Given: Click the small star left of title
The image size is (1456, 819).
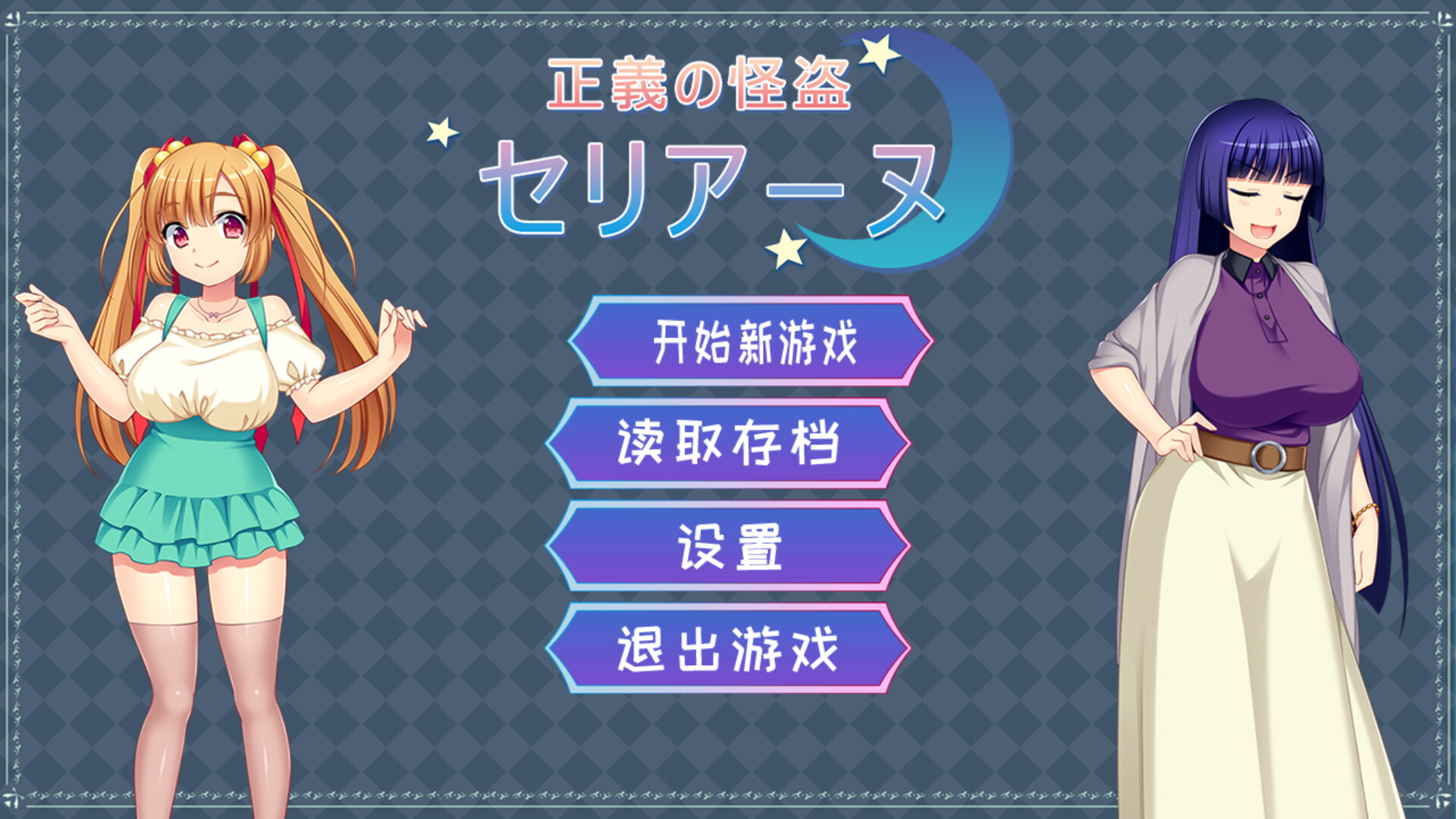Looking at the screenshot, I should [x=443, y=130].
